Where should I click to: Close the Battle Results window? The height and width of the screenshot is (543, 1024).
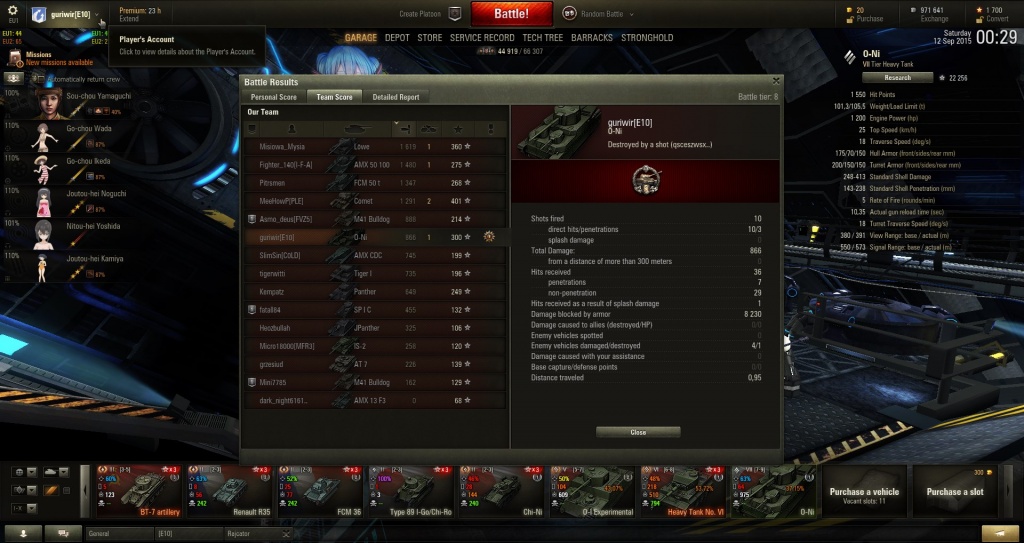point(638,432)
